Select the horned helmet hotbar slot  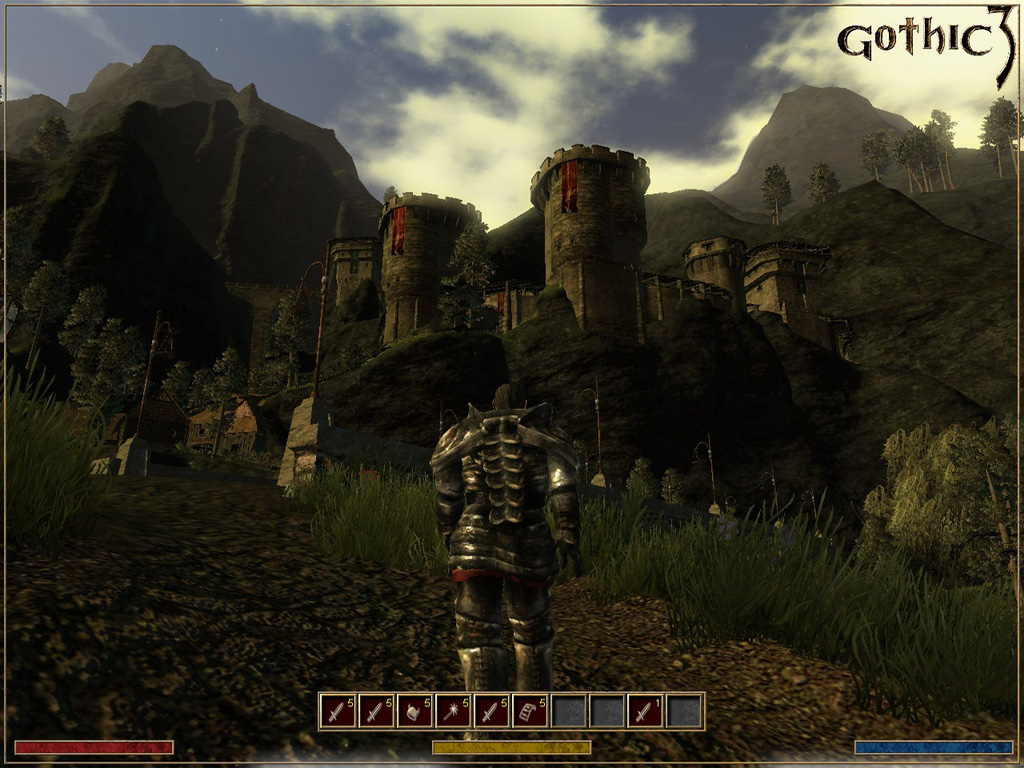(x=414, y=711)
